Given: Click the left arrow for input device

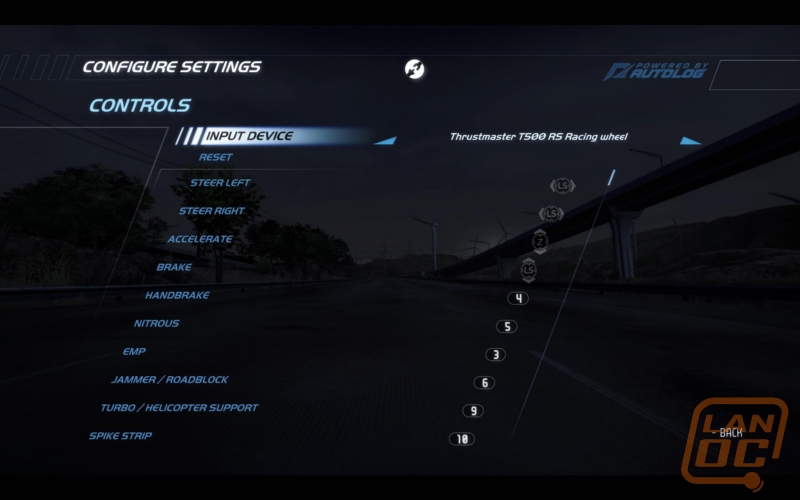Looking at the screenshot, I should pyautogui.click(x=385, y=141).
